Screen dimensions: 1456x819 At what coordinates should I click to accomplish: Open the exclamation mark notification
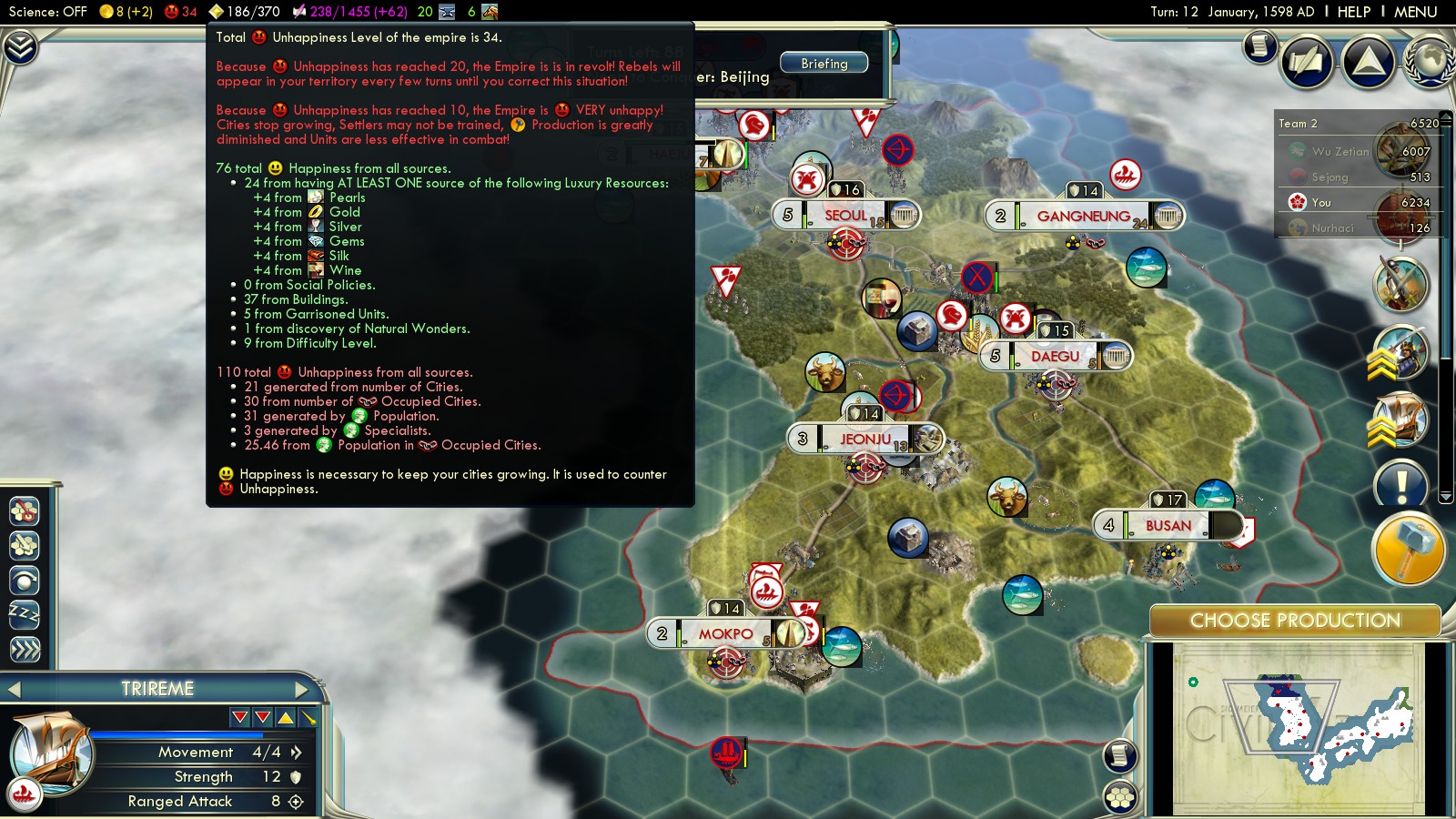point(1401,483)
